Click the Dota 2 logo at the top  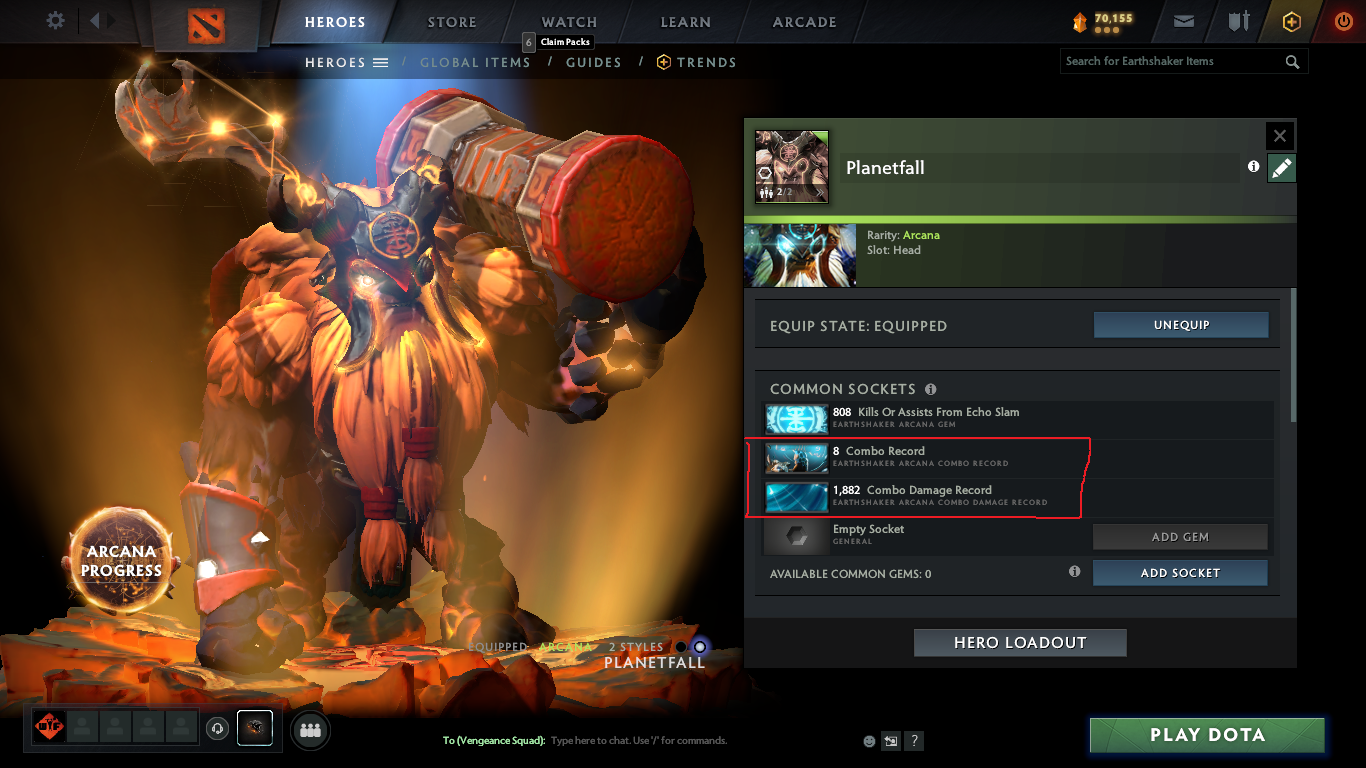tap(206, 26)
